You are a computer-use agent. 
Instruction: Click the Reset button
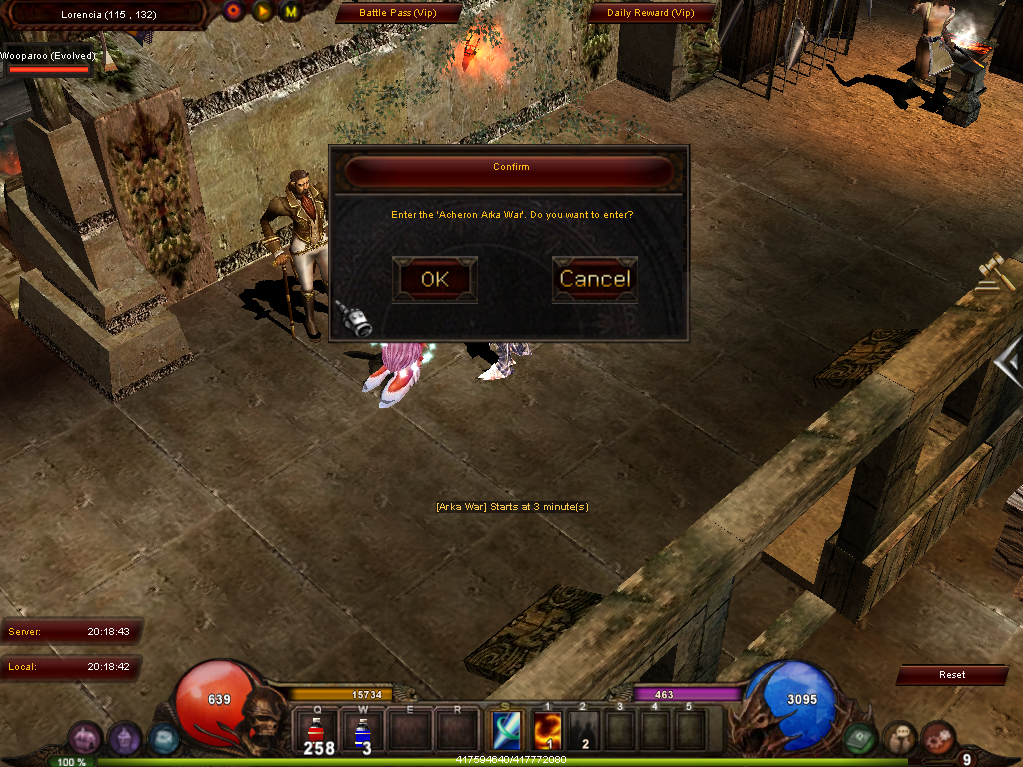click(x=951, y=675)
